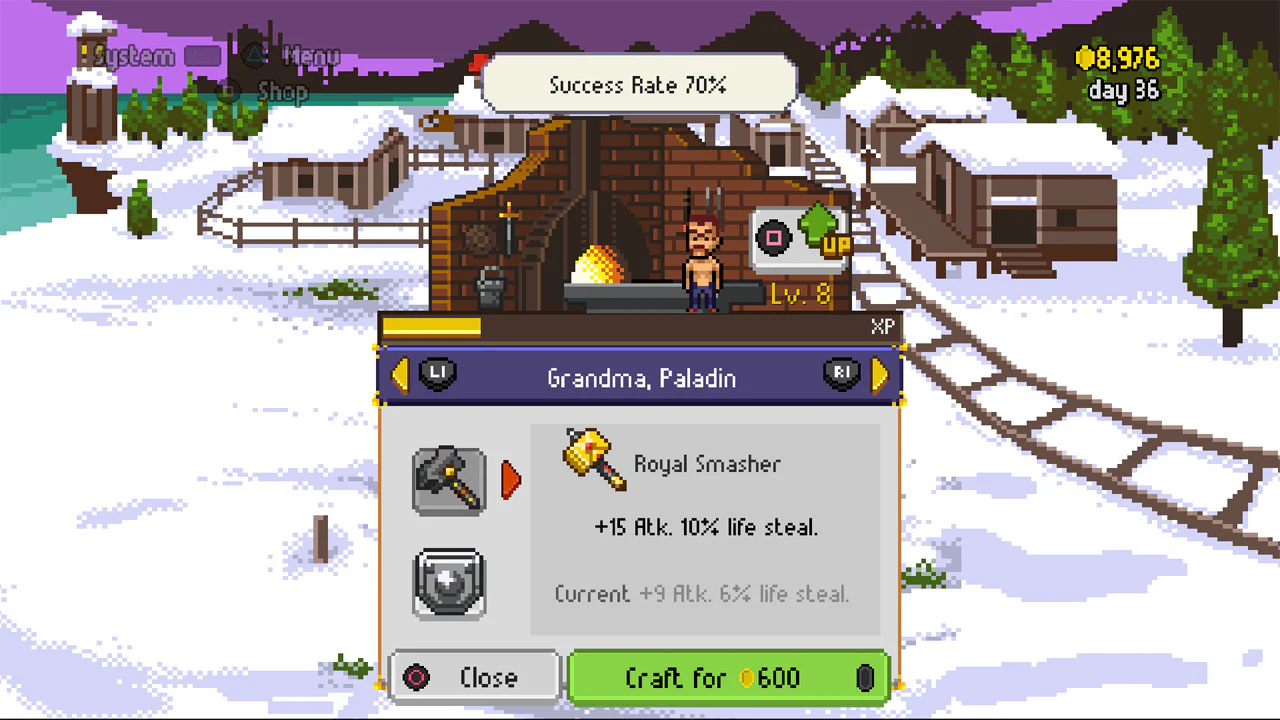This screenshot has height=720, width=1280.
Task: Click the coin icon inside the Craft button
Action: click(749, 678)
